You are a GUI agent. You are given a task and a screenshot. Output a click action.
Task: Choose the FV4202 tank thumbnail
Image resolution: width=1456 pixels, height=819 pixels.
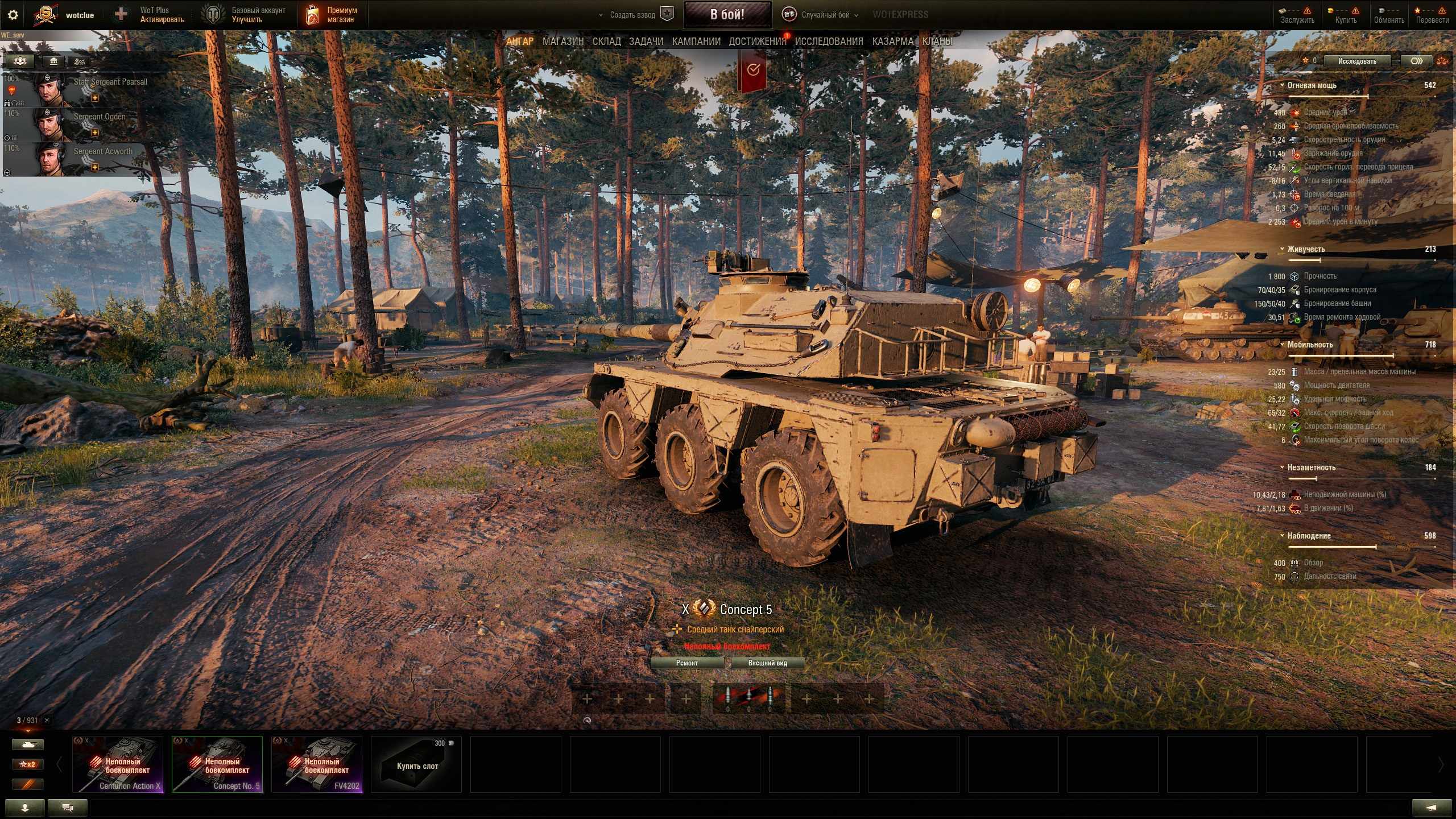[317, 764]
